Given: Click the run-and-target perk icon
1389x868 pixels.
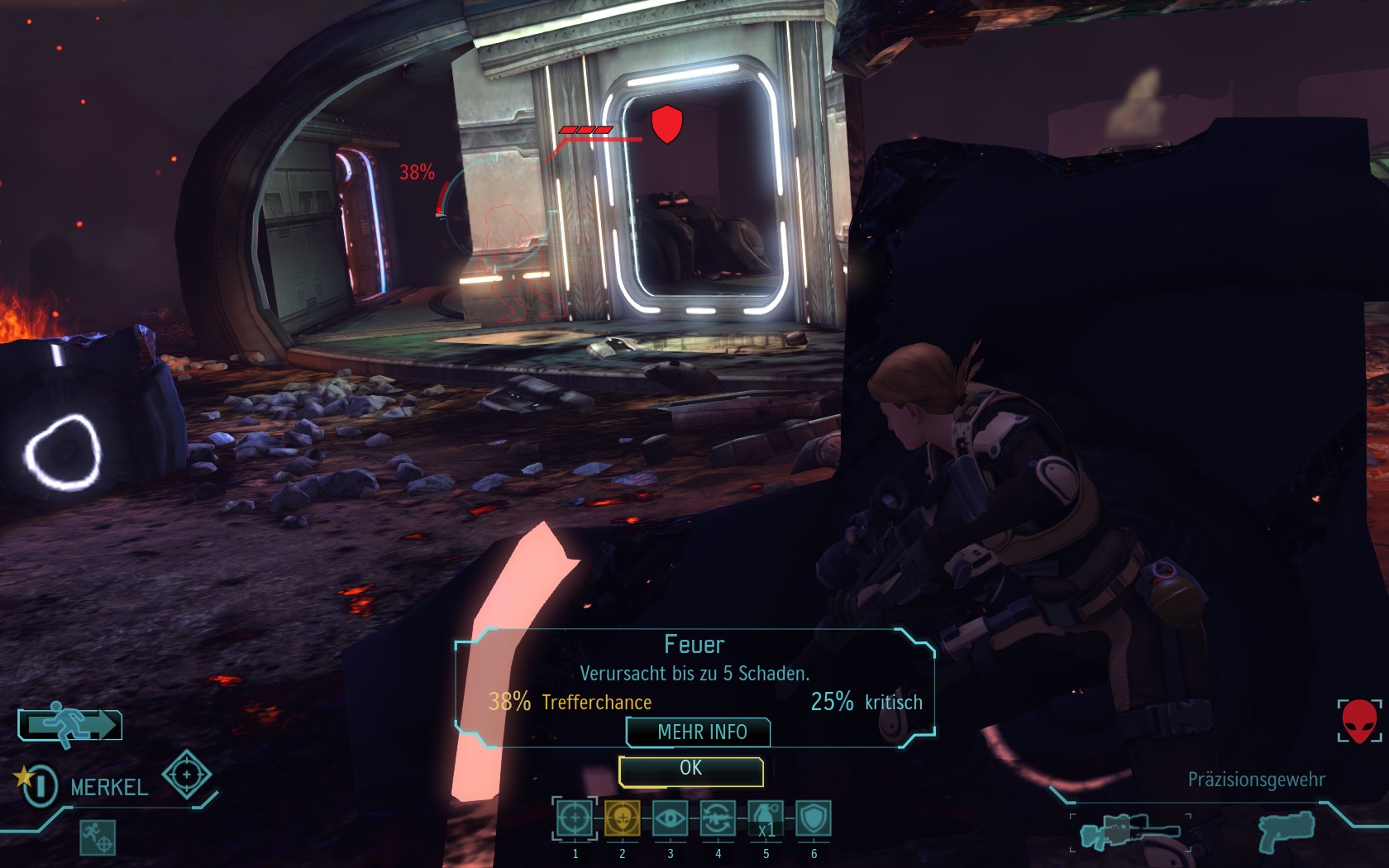Looking at the screenshot, I should pyautogui.click(x=98, y=837).
